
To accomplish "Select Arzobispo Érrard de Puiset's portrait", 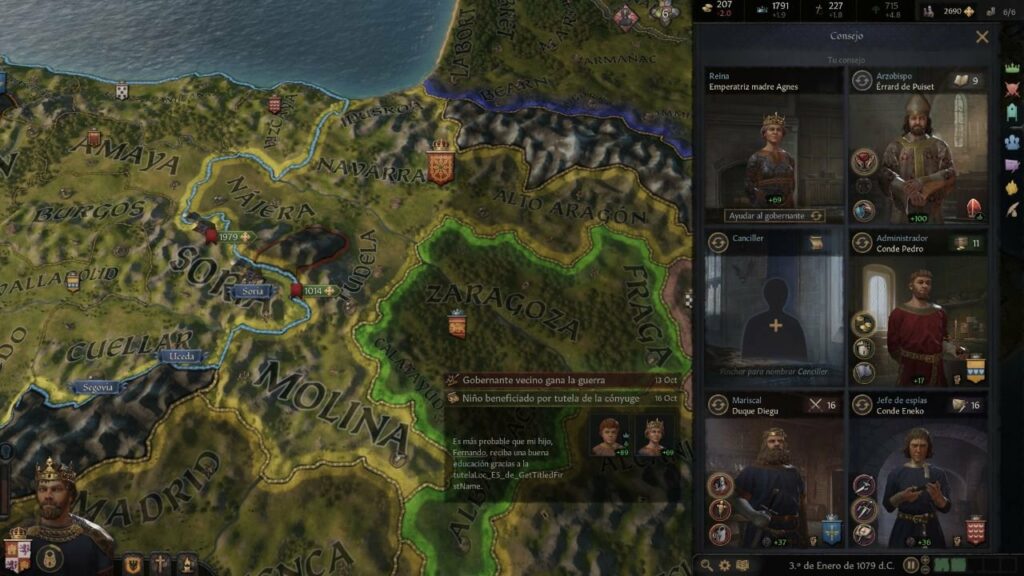I will pyautogui.click(x=918, y=160).
